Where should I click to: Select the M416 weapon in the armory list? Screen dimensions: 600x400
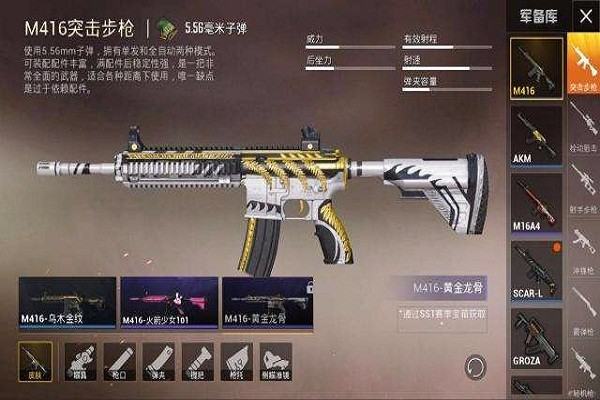[x=536, y=69]
